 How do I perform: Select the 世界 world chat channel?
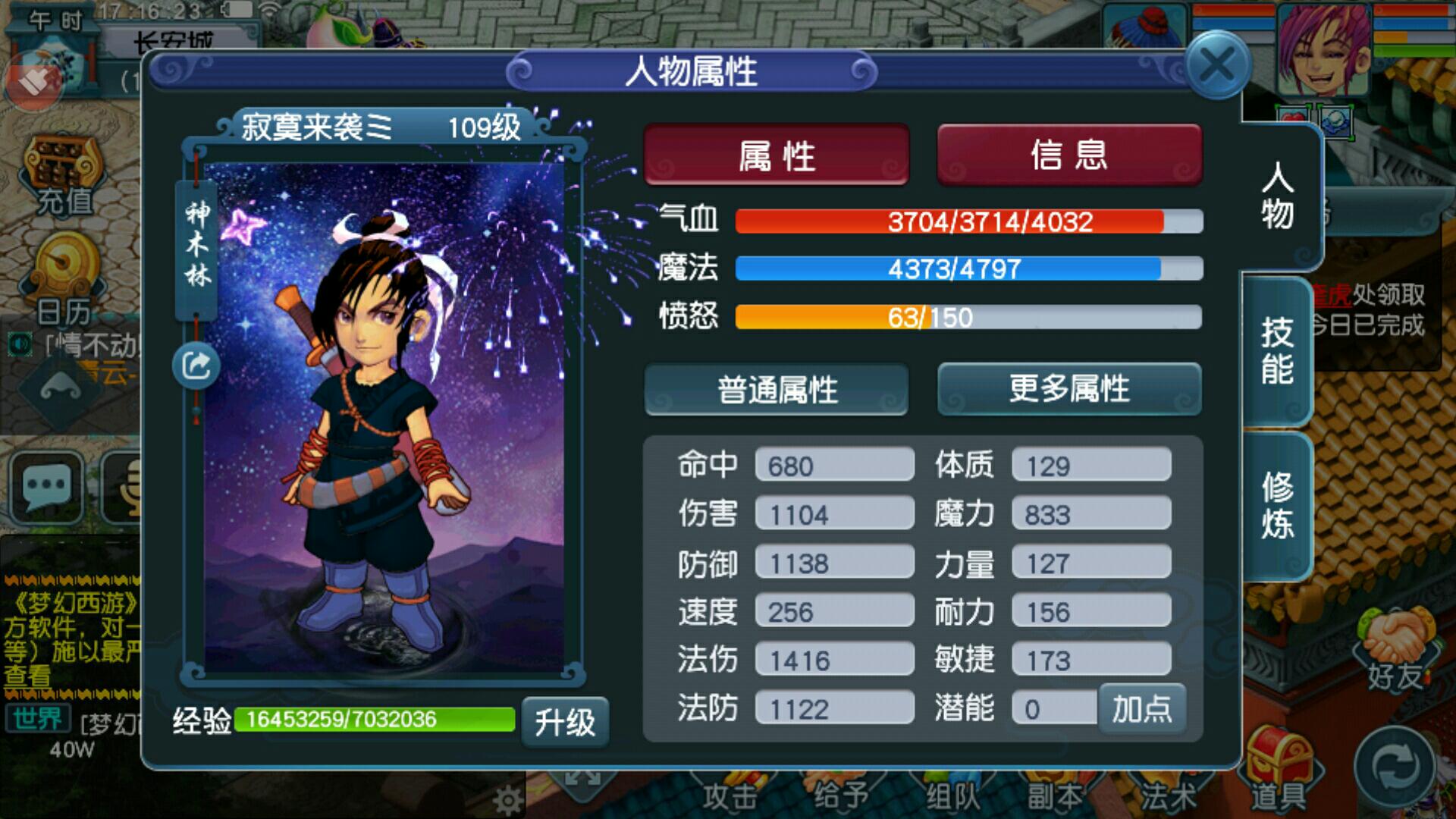pyautogui.click(x=38, y=718)
